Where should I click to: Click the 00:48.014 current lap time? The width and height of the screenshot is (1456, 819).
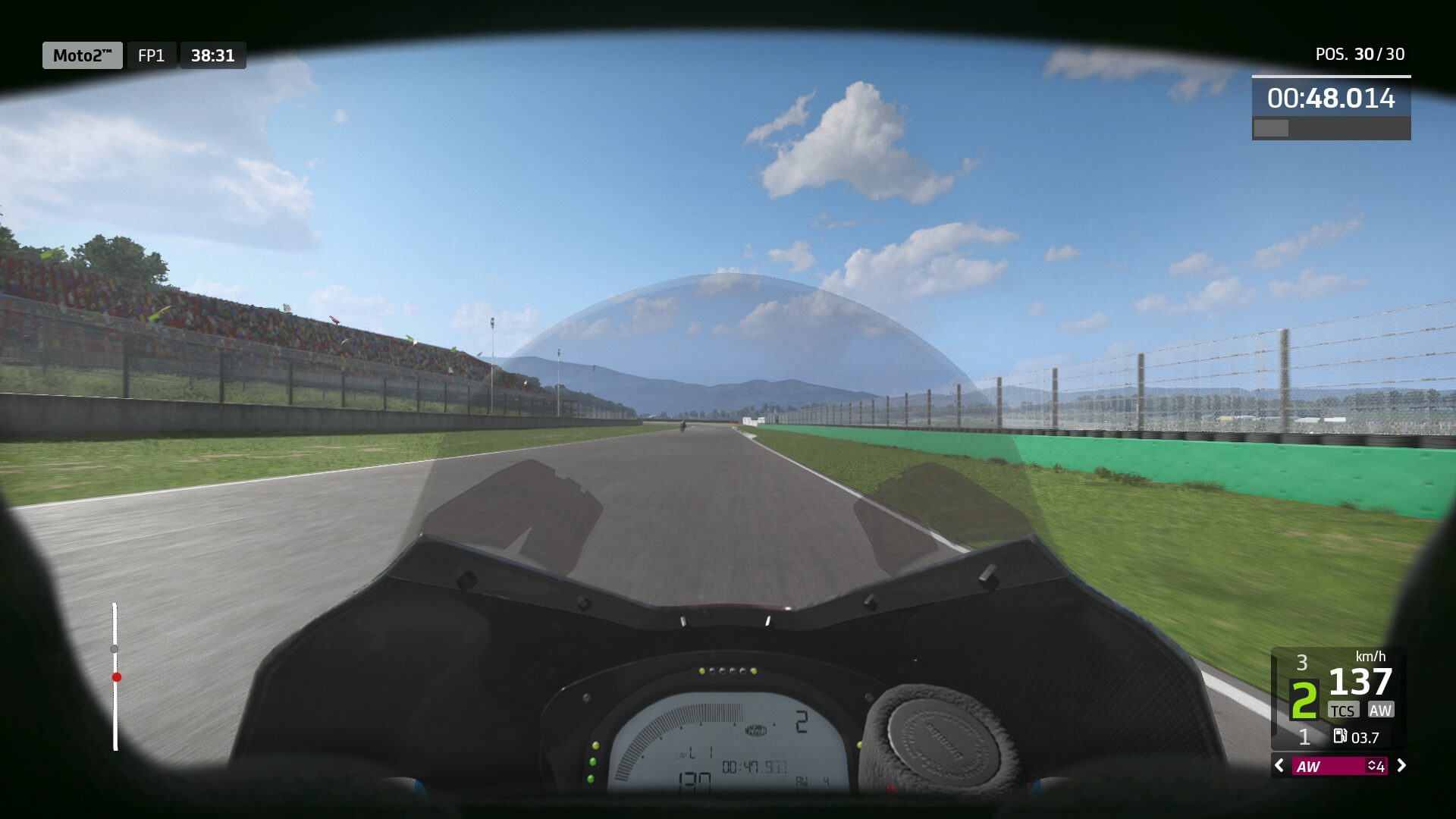pos(1331,97)
